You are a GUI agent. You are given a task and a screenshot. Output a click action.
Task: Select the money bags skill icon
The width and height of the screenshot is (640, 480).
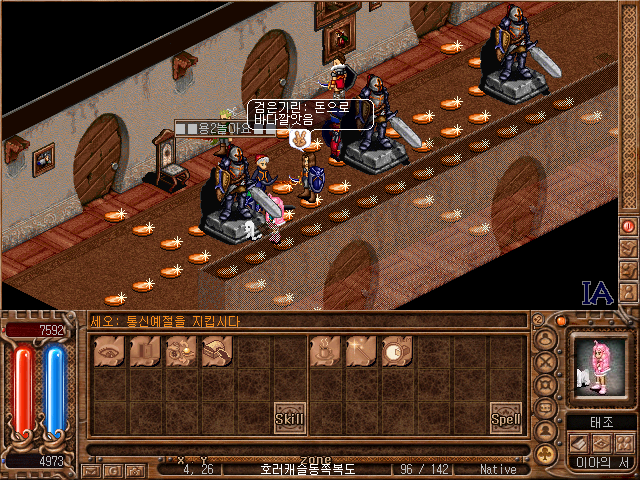coord(180,352)
